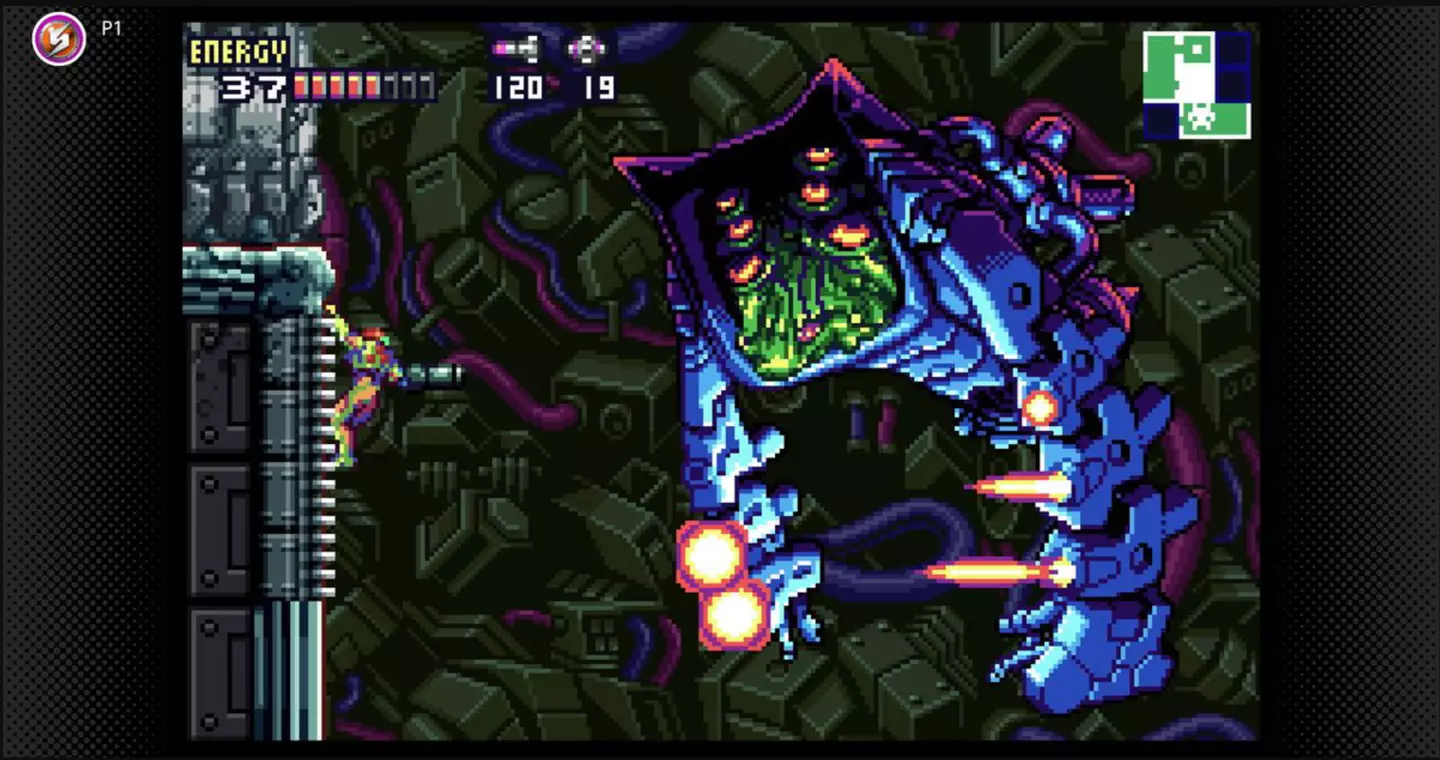
Task: Open the green sector minimap
Action: coord(1196,84)
